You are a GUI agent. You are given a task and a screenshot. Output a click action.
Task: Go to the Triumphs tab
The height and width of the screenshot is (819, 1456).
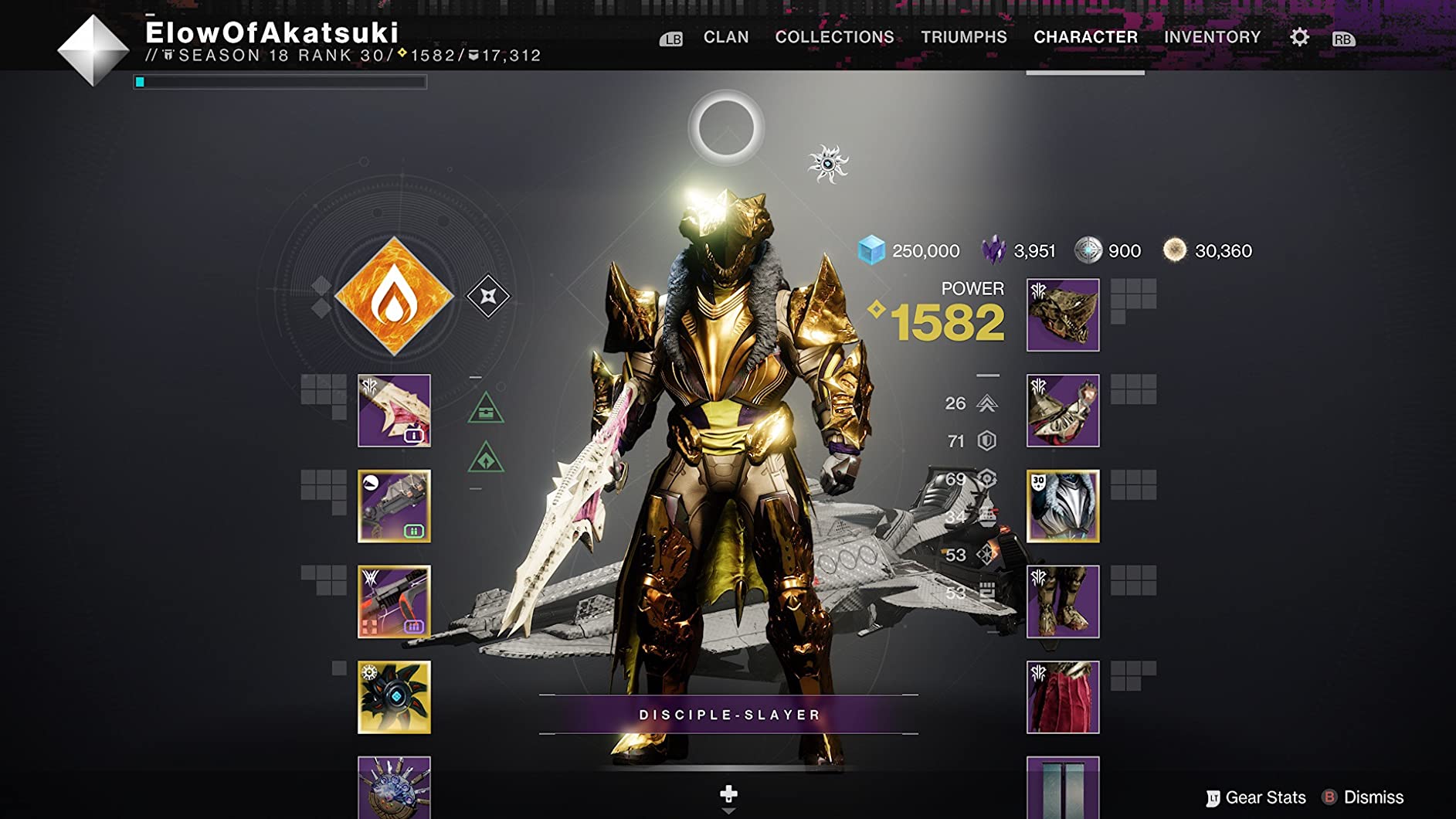963,37
